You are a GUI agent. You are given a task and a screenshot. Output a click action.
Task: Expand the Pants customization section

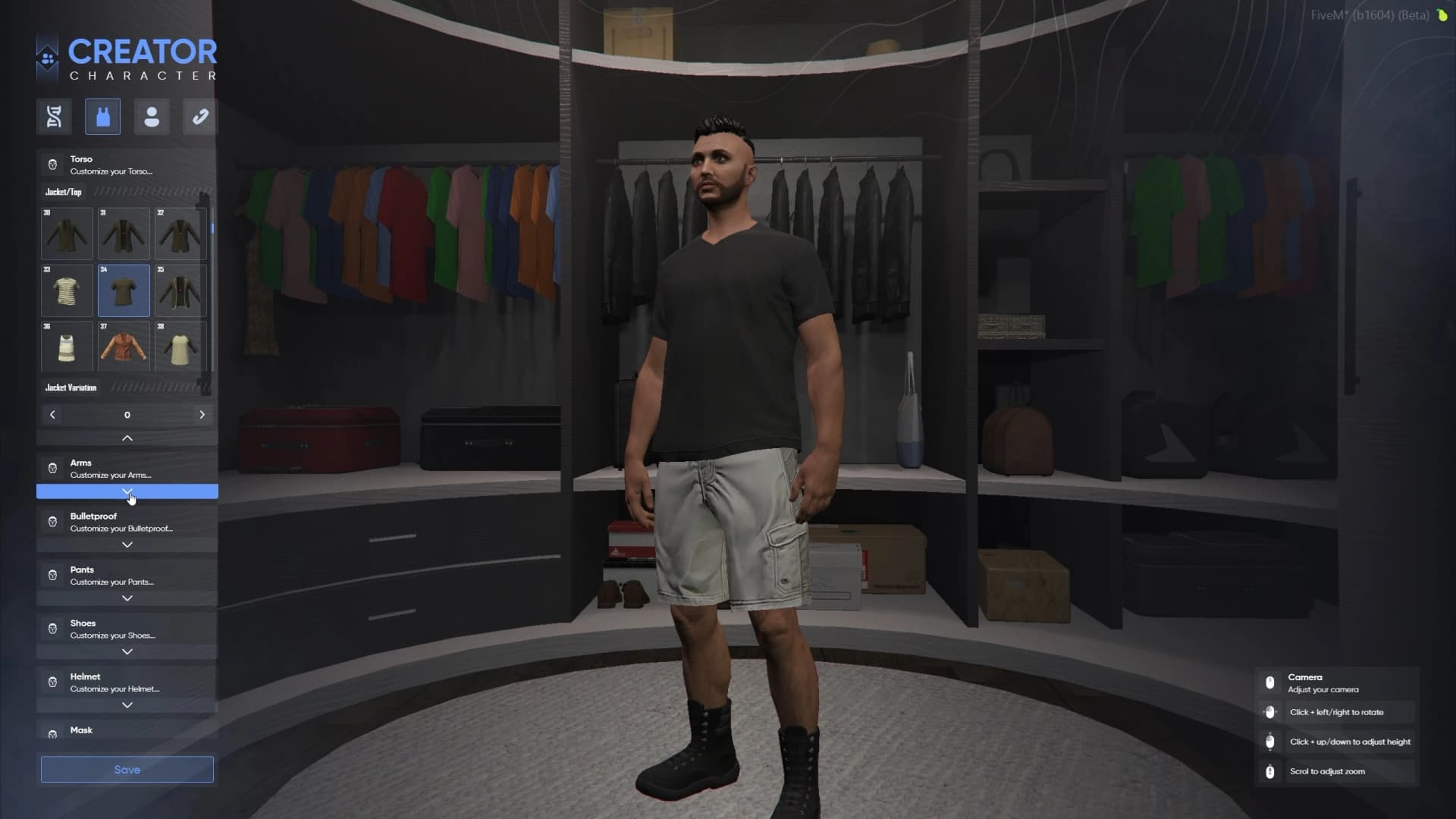(x=127, y=598)
